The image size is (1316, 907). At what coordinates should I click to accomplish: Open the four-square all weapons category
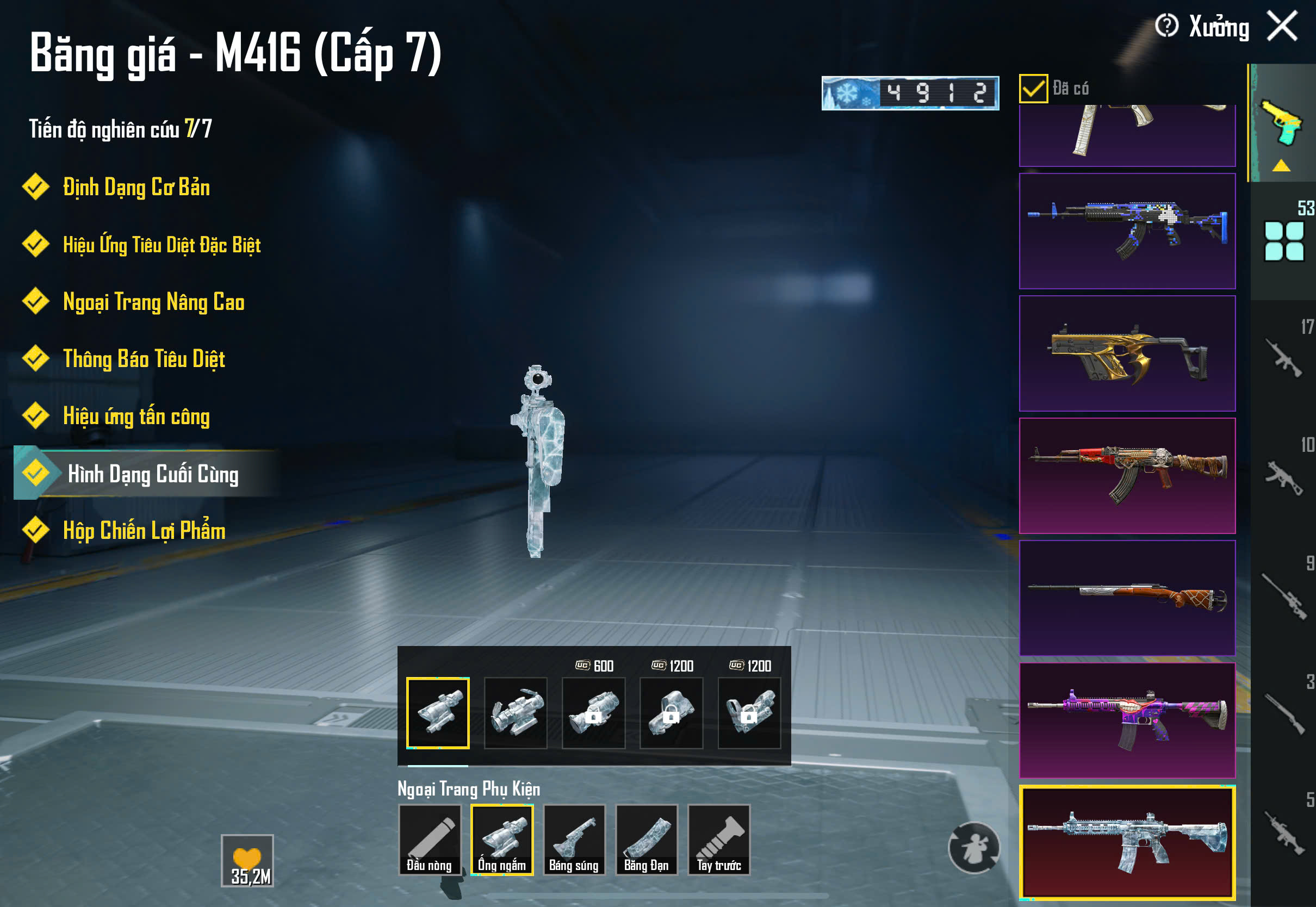click(1283, 241)
